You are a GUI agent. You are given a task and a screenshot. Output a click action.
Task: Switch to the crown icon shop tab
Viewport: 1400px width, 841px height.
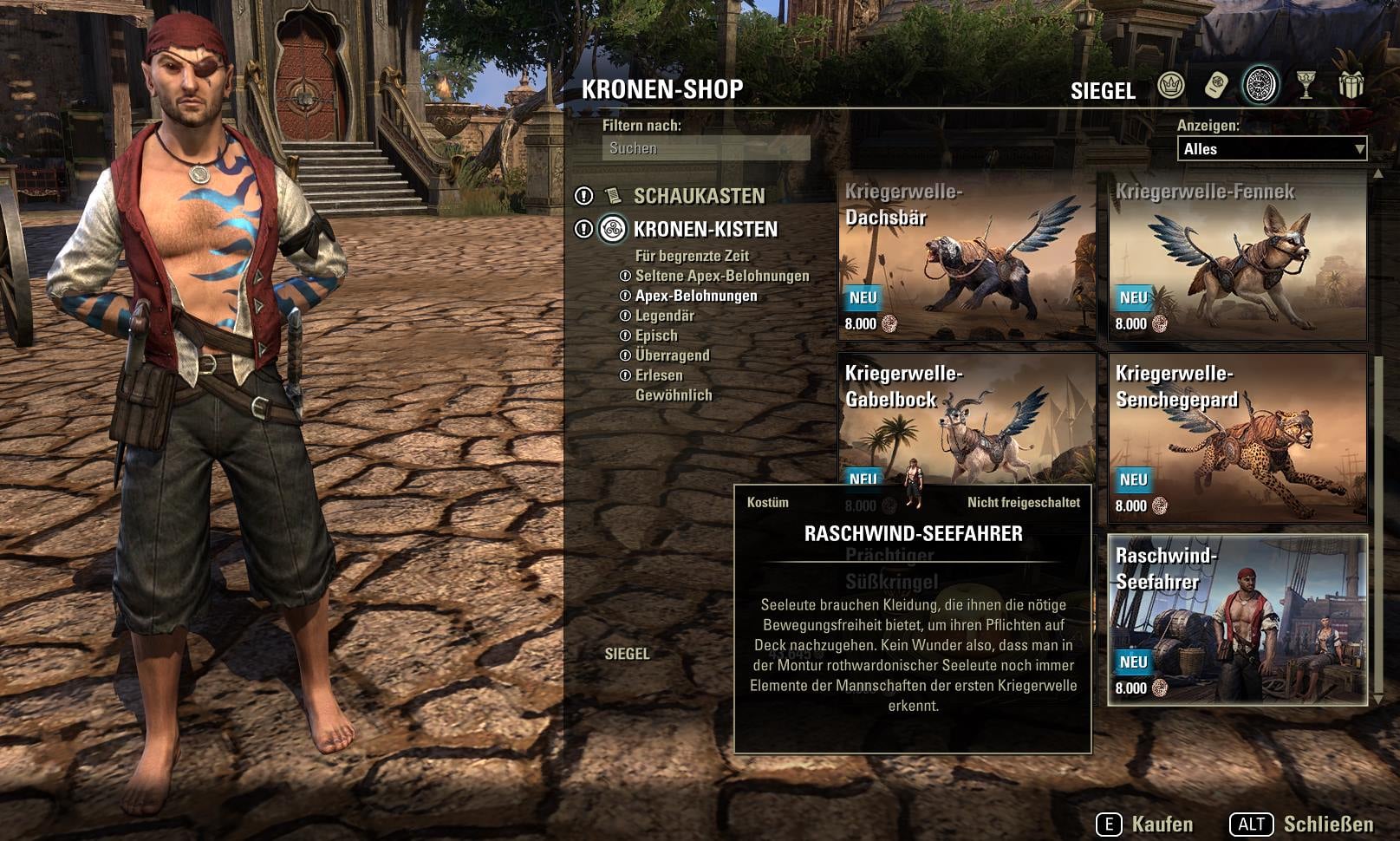[1171, 86]
